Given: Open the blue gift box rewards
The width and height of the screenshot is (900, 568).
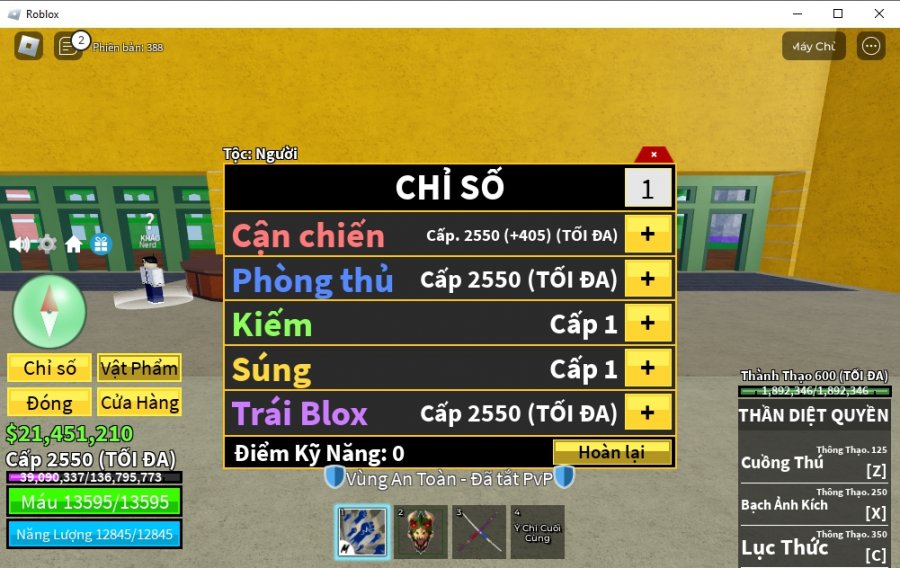Looking at the screenshot, I should 101,243.
